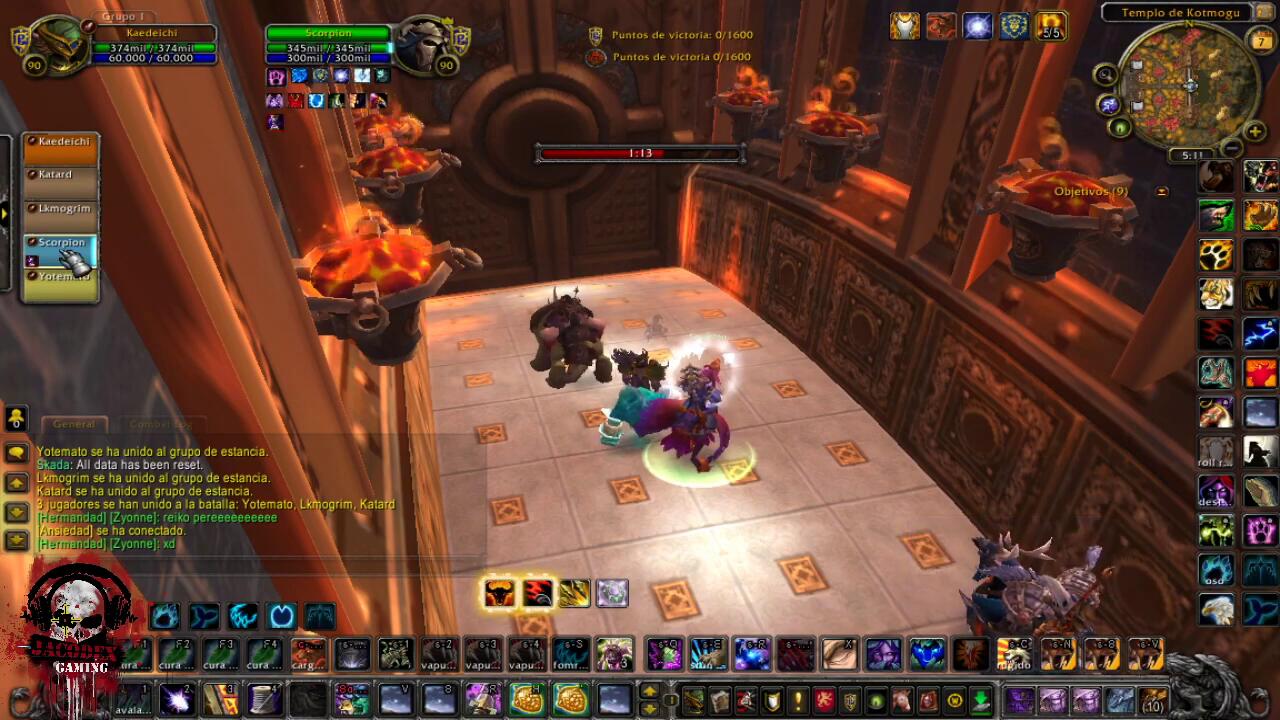Choose Lkmogrim from the group list
Image resolution: width=1280 pixels, height=720 pixels.
(x=61, y=215)
